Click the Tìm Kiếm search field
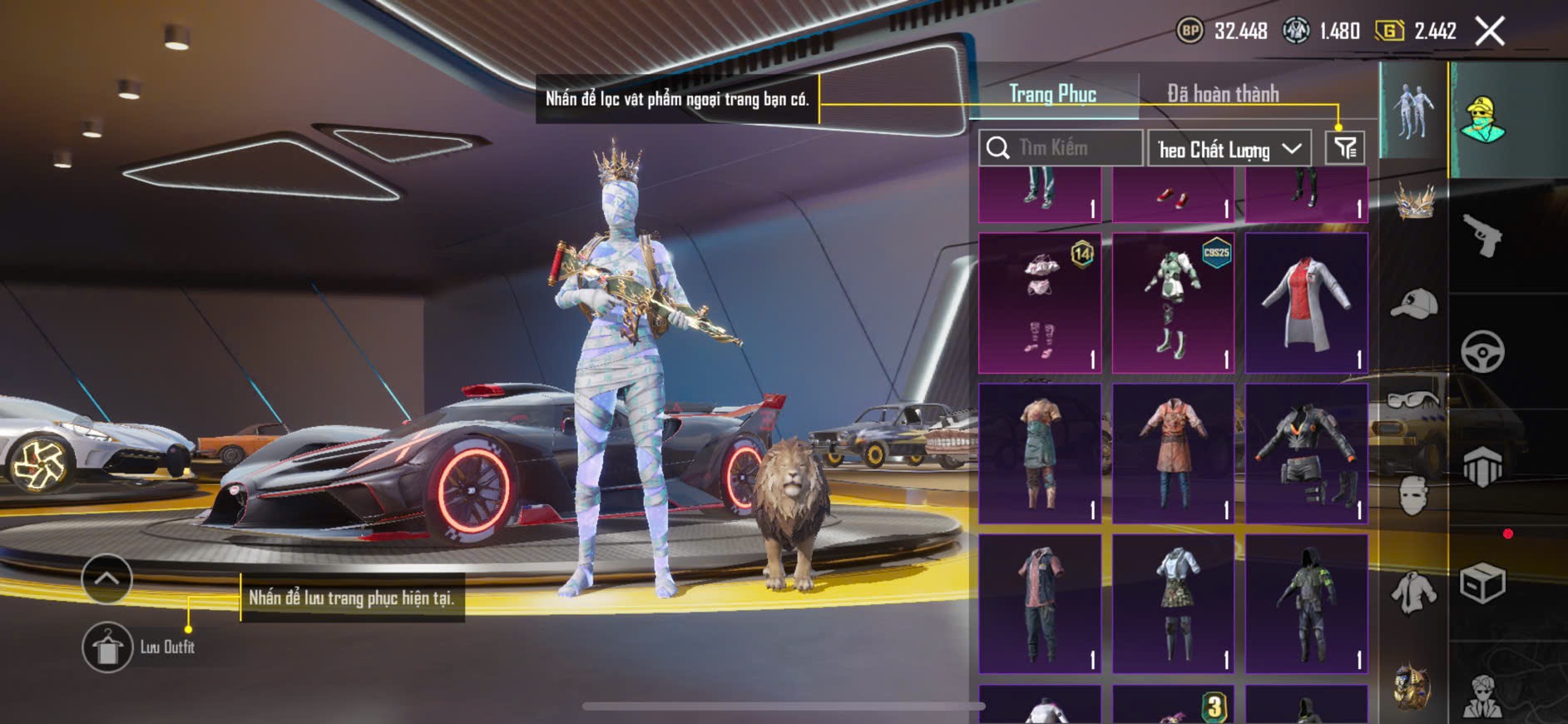 (x=1061, y=148)
